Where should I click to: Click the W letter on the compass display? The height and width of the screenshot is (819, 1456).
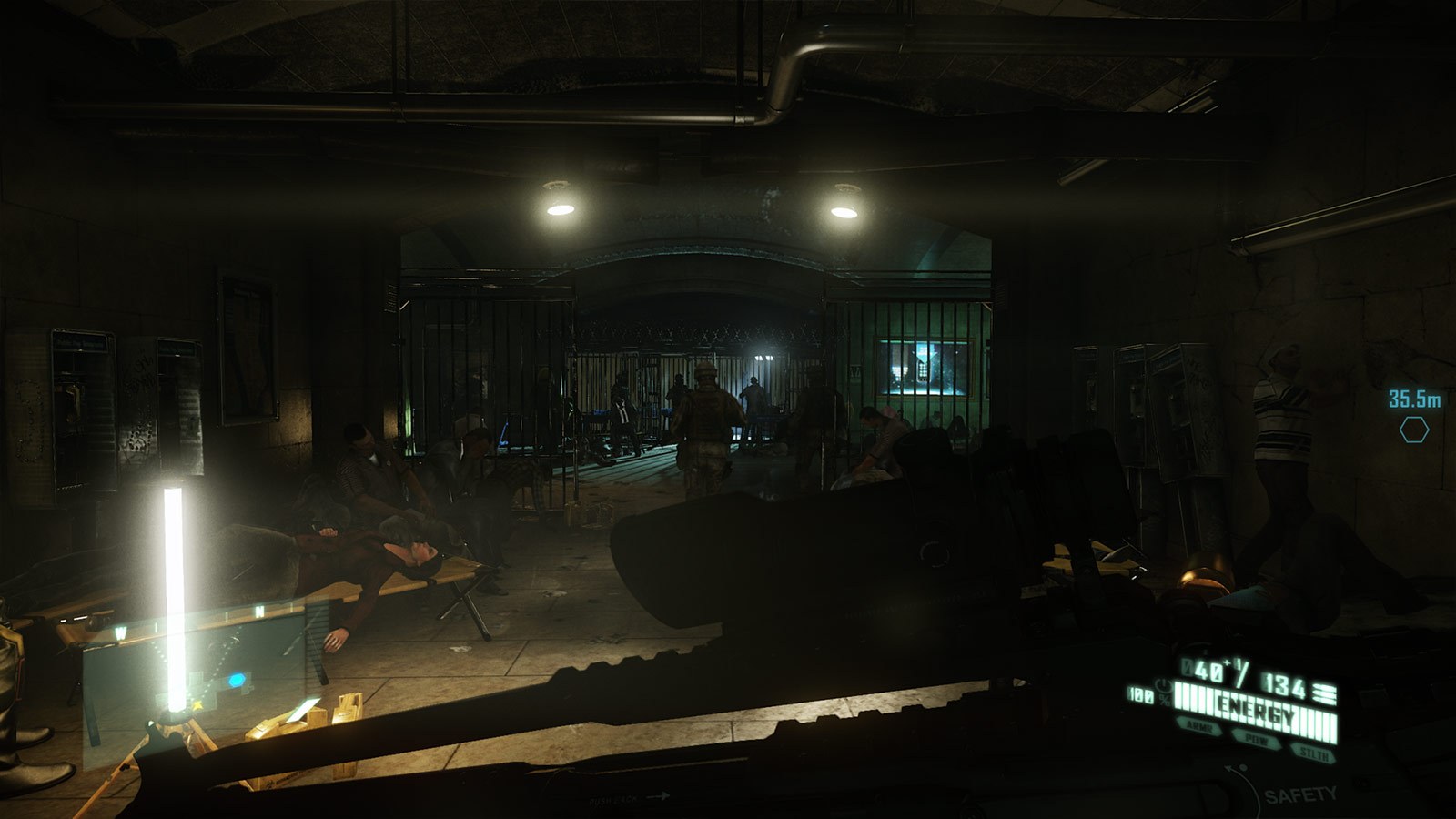pos(120,630)
